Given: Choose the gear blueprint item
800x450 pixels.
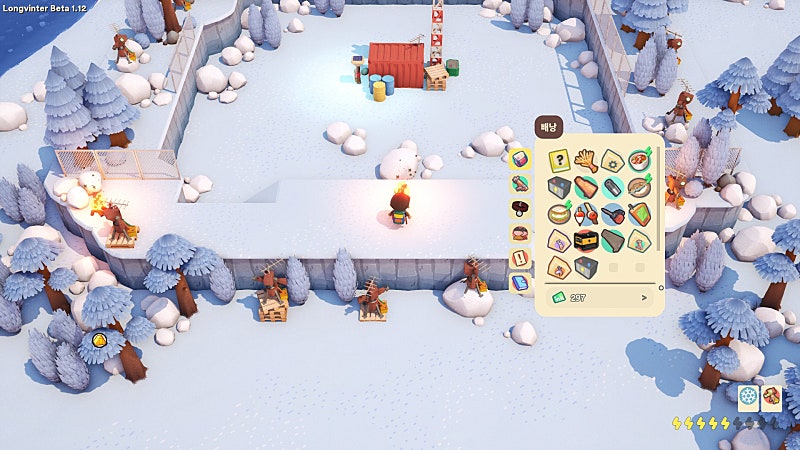Looking at the screenshot, I should [612, 160].
